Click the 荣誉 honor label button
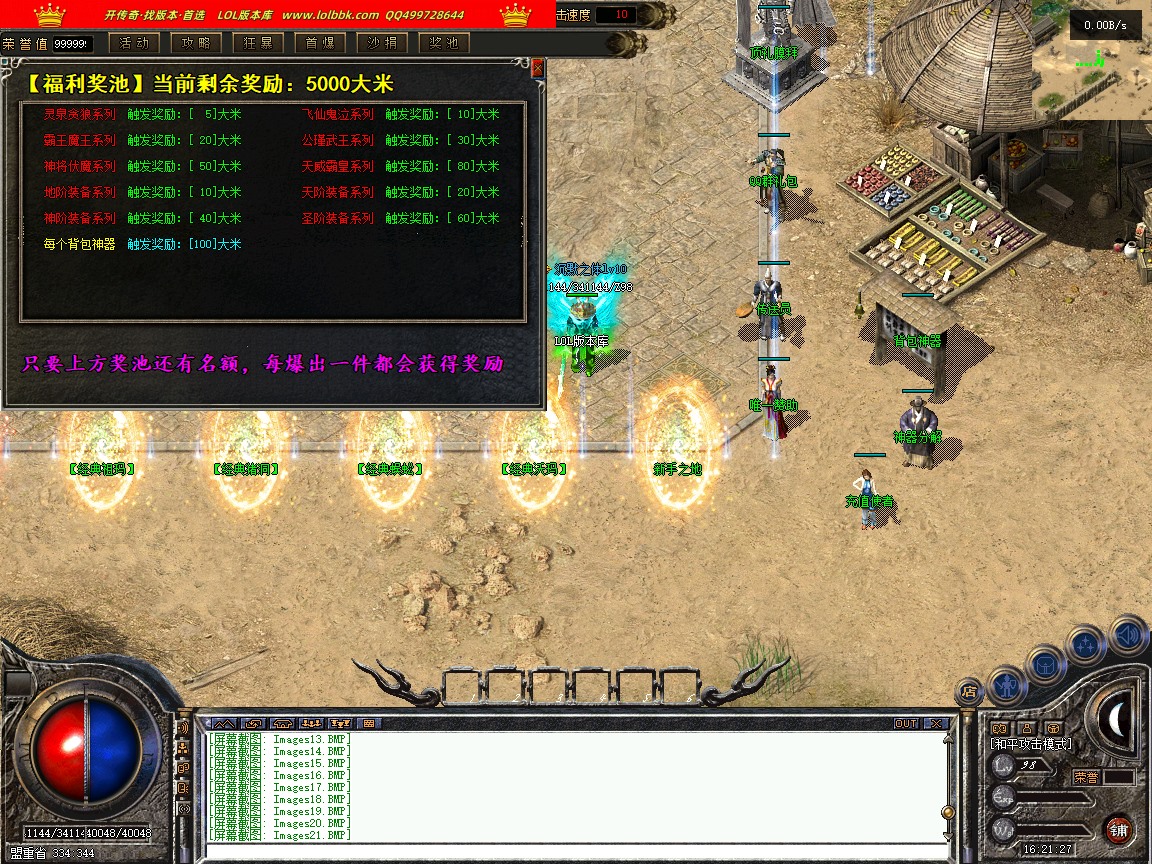 coord(1086,776)
